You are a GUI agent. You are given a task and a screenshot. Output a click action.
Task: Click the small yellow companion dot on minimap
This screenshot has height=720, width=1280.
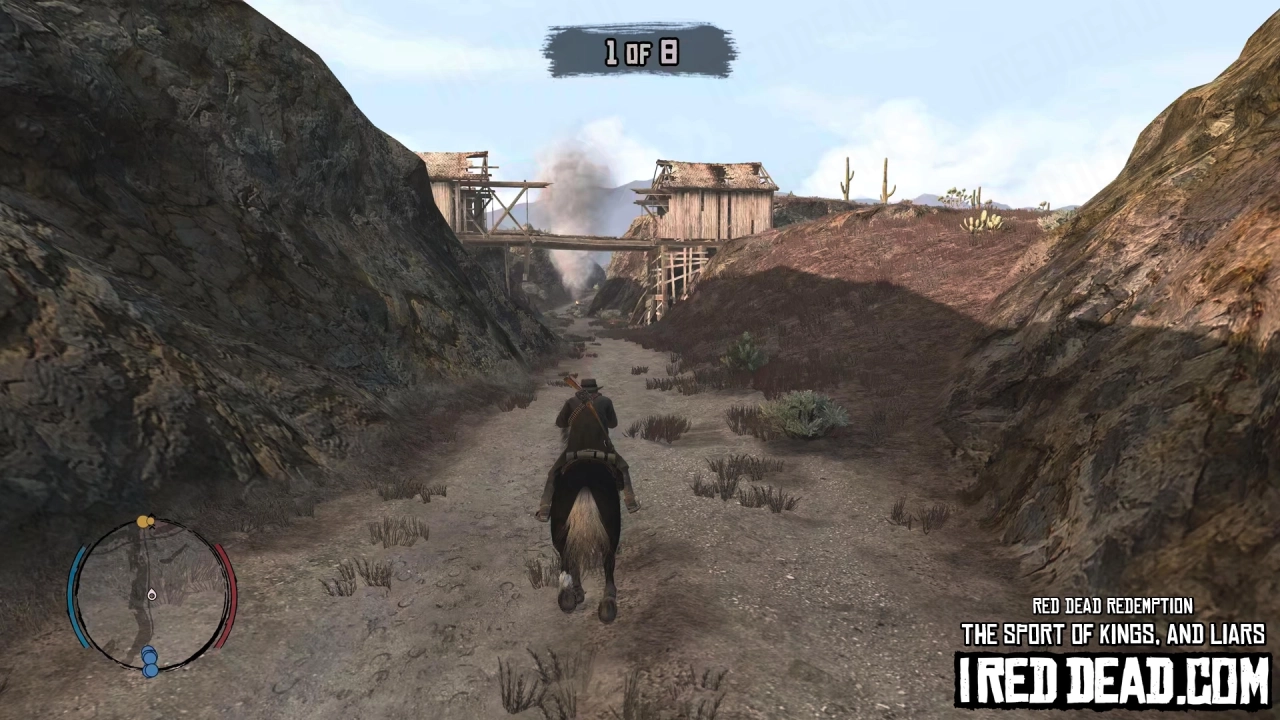click(150, 521)
